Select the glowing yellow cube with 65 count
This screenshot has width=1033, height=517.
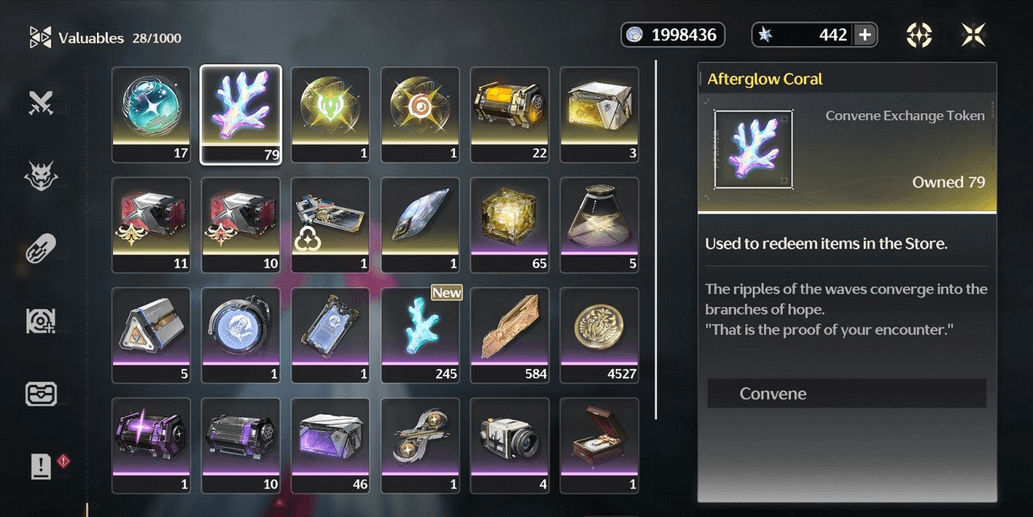pos(510,224)
